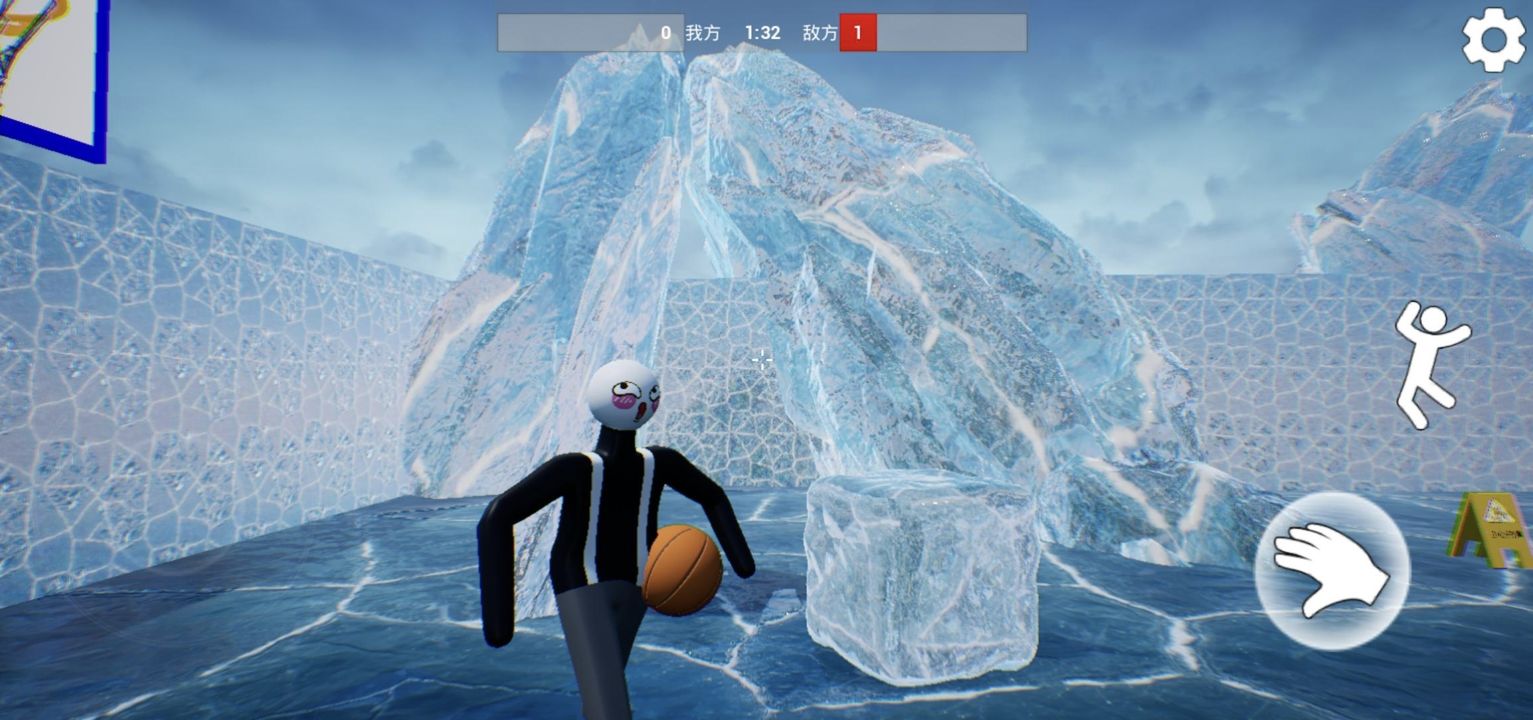Activate the white hand grab button
Screen dimensions: 1533x720
point(1332,570)
